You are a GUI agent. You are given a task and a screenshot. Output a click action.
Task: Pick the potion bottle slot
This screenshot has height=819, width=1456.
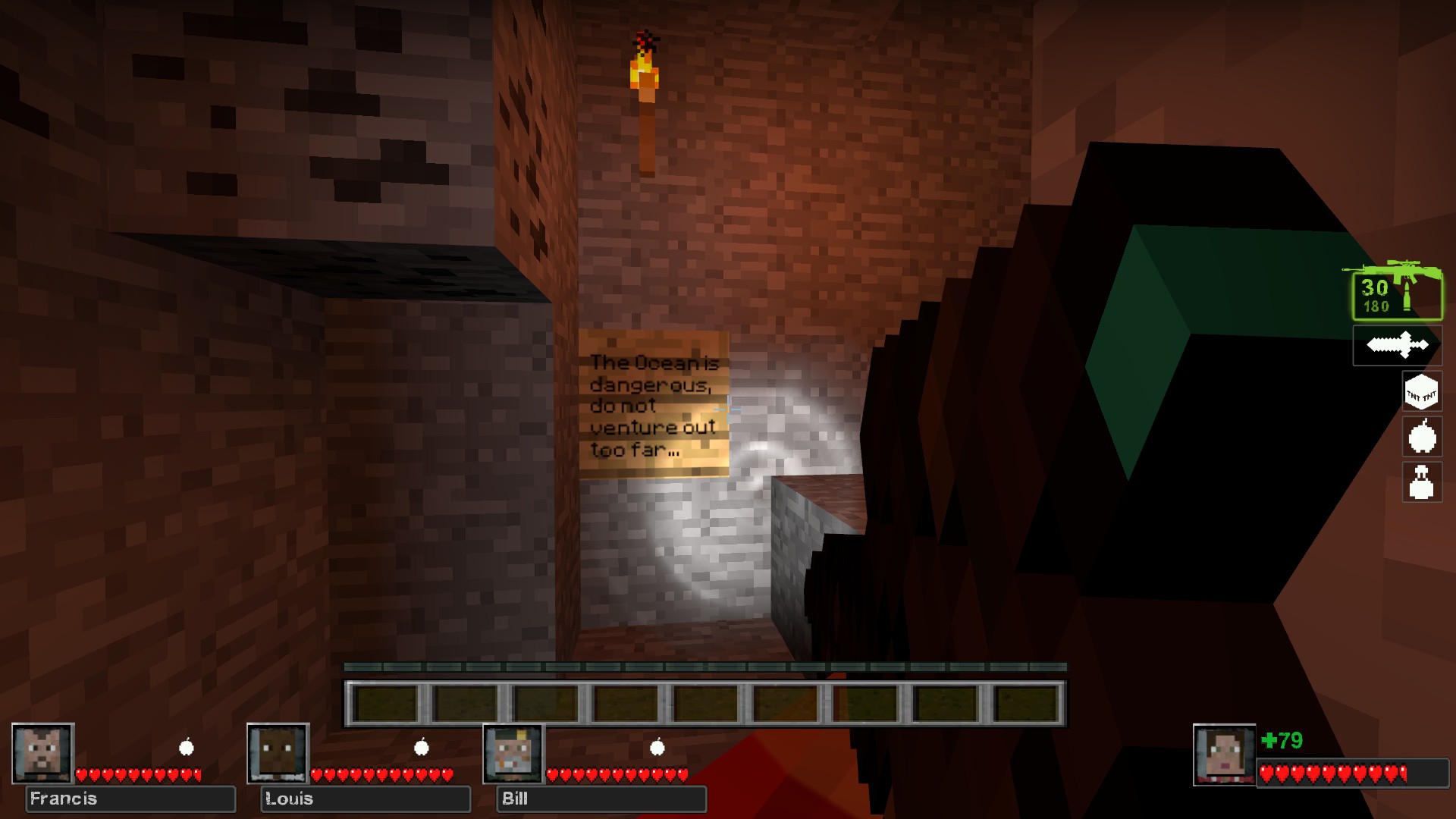(x=1421, y=482)
